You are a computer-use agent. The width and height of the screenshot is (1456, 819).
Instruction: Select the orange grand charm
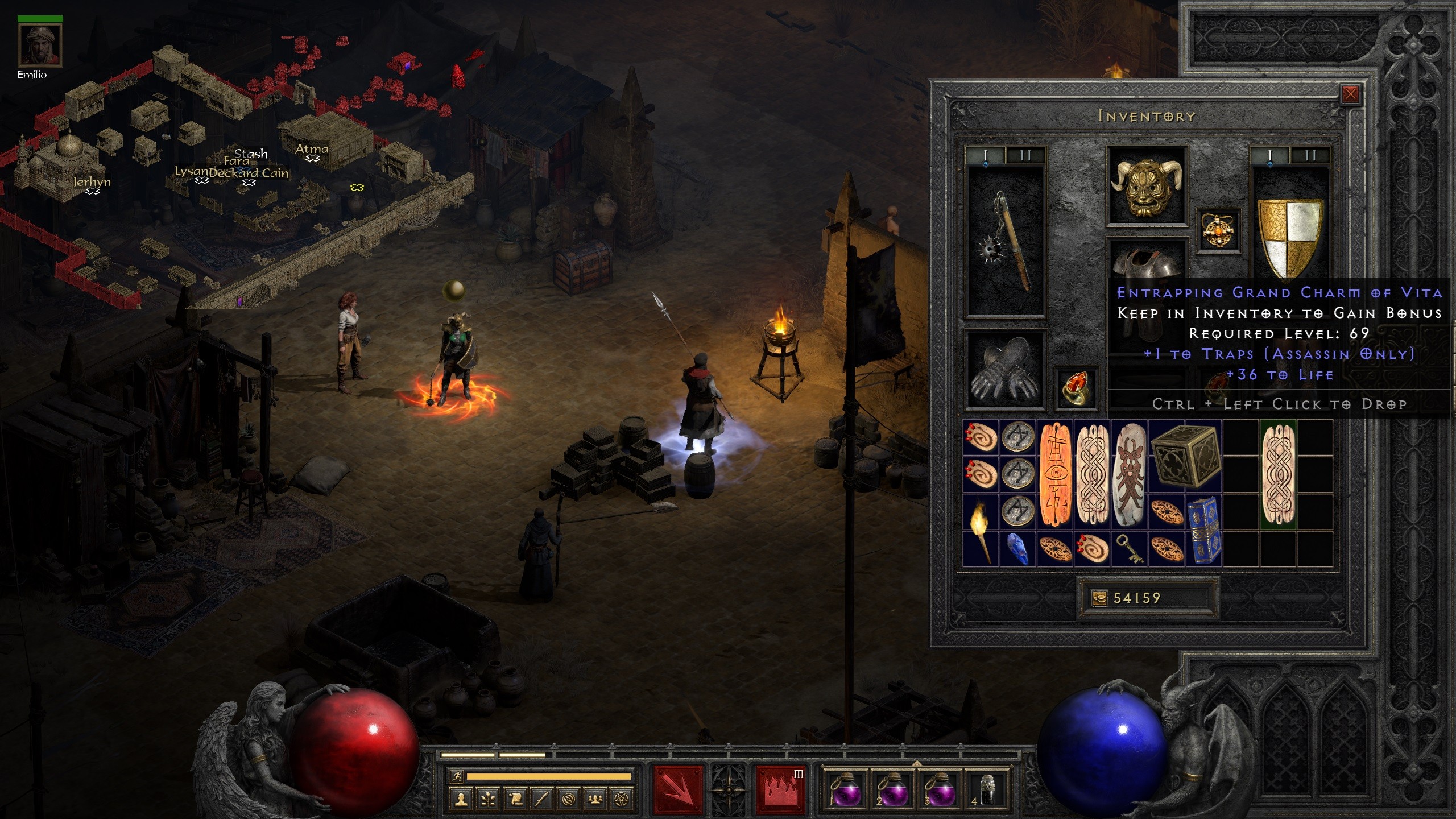click(1055, 475)
